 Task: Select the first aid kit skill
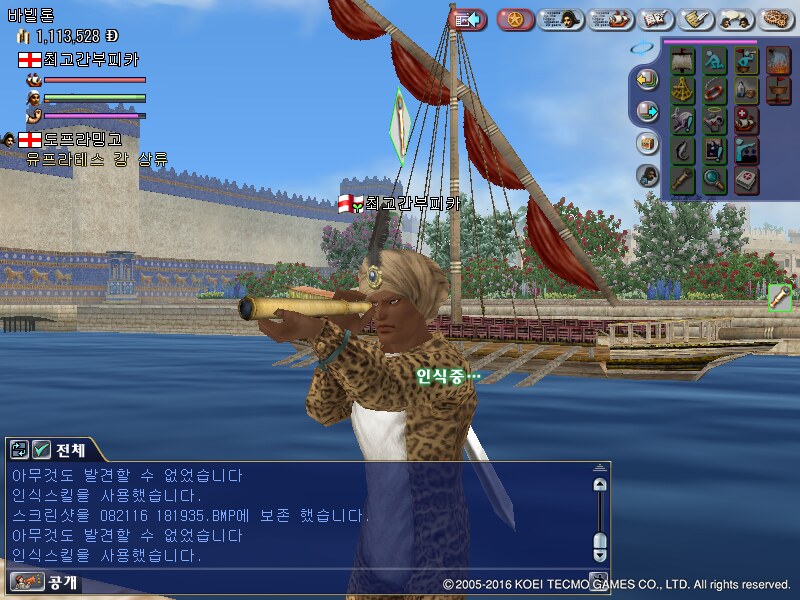coord(746,181)
